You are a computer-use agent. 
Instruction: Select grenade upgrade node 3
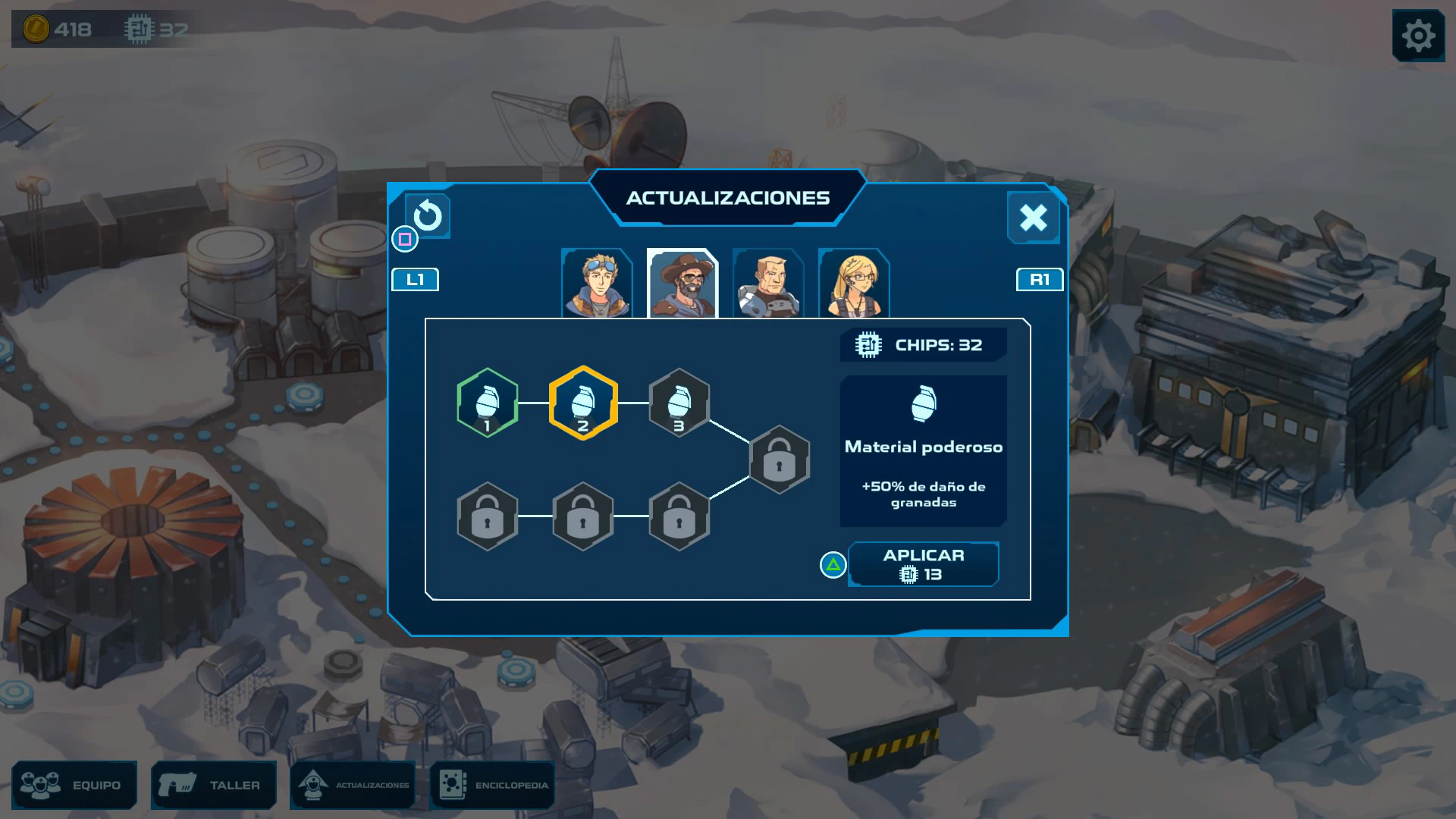tap(679, 403)
